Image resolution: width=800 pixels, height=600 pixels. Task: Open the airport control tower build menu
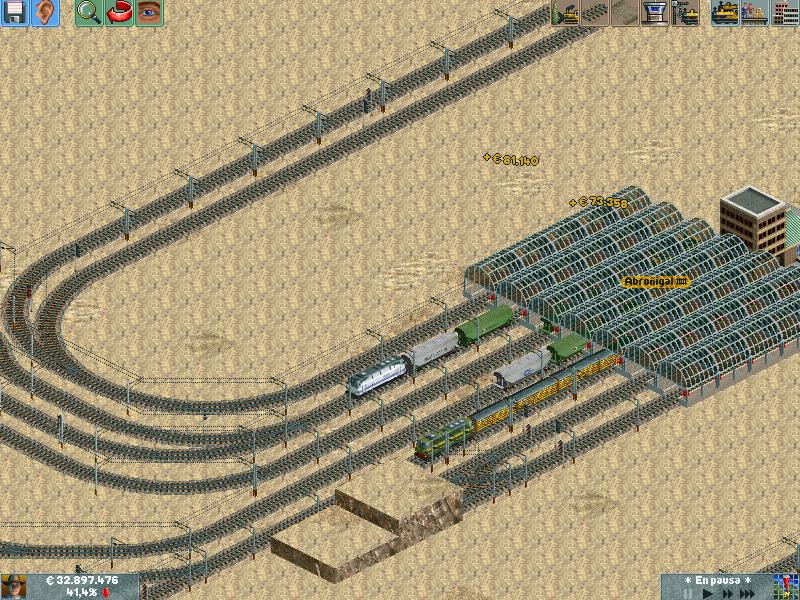[x=656, y=13]
